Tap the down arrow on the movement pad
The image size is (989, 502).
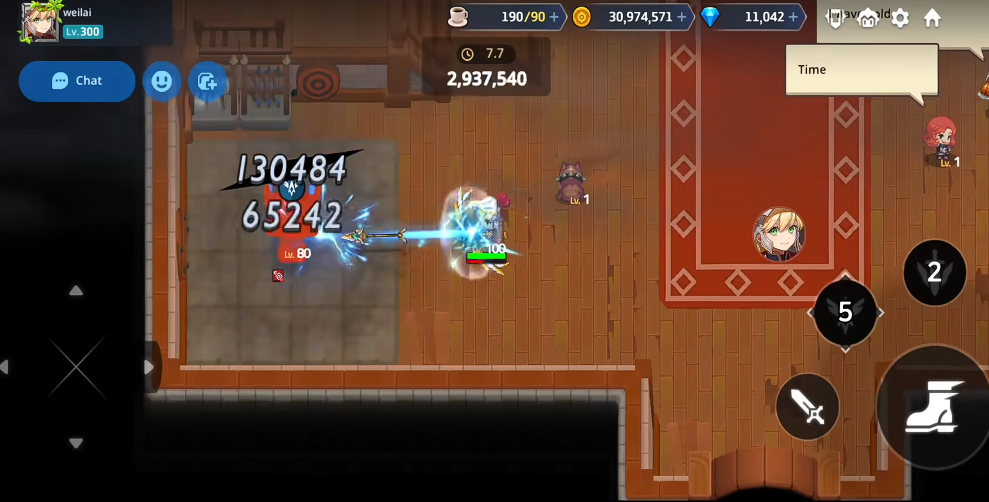tap(76, 443)
